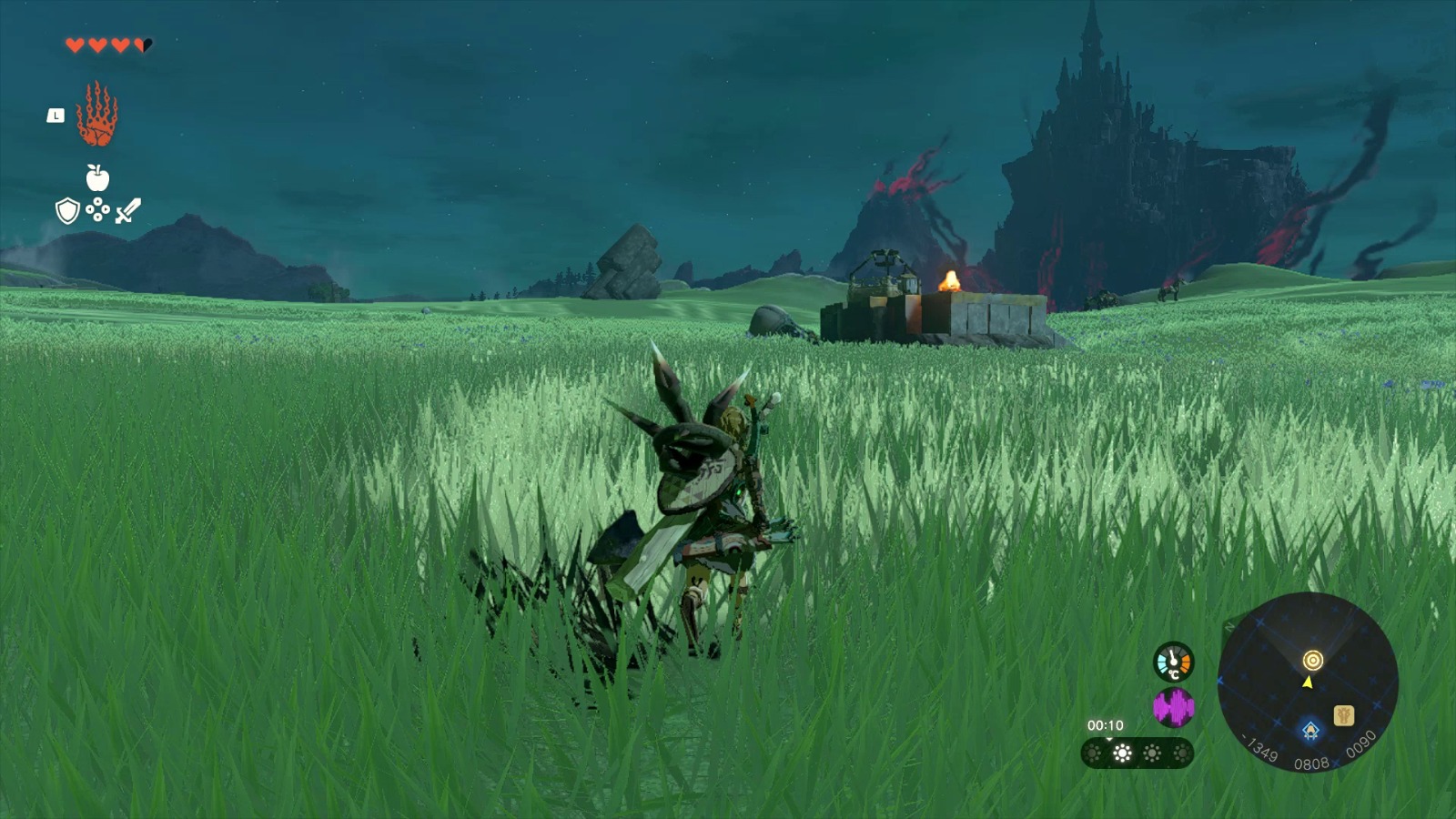Click the N compass indicator on the minimap
1456x819 pixels.
[1228, 625]
